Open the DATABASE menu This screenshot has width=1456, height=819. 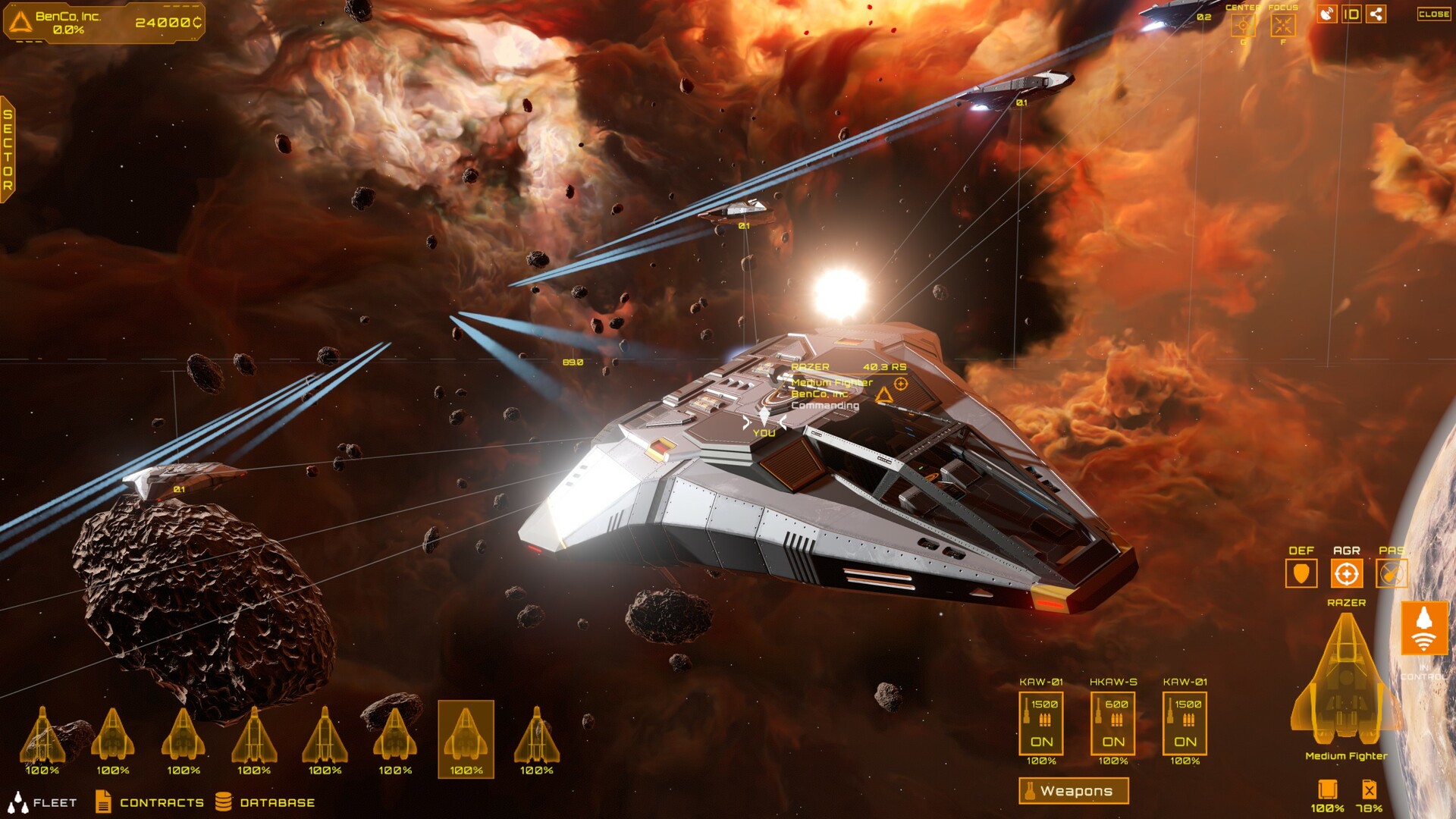click(277, 802)
